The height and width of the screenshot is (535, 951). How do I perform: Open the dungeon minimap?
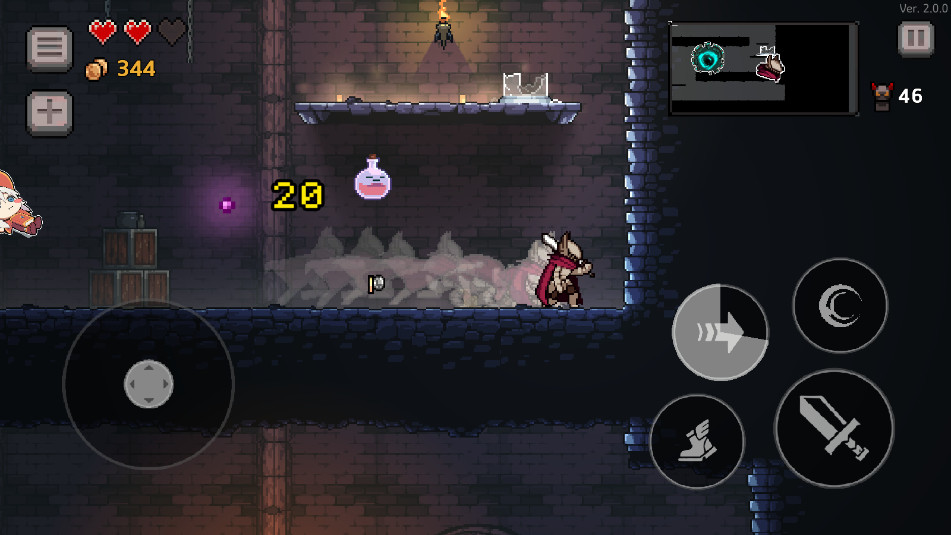point(762,69)
